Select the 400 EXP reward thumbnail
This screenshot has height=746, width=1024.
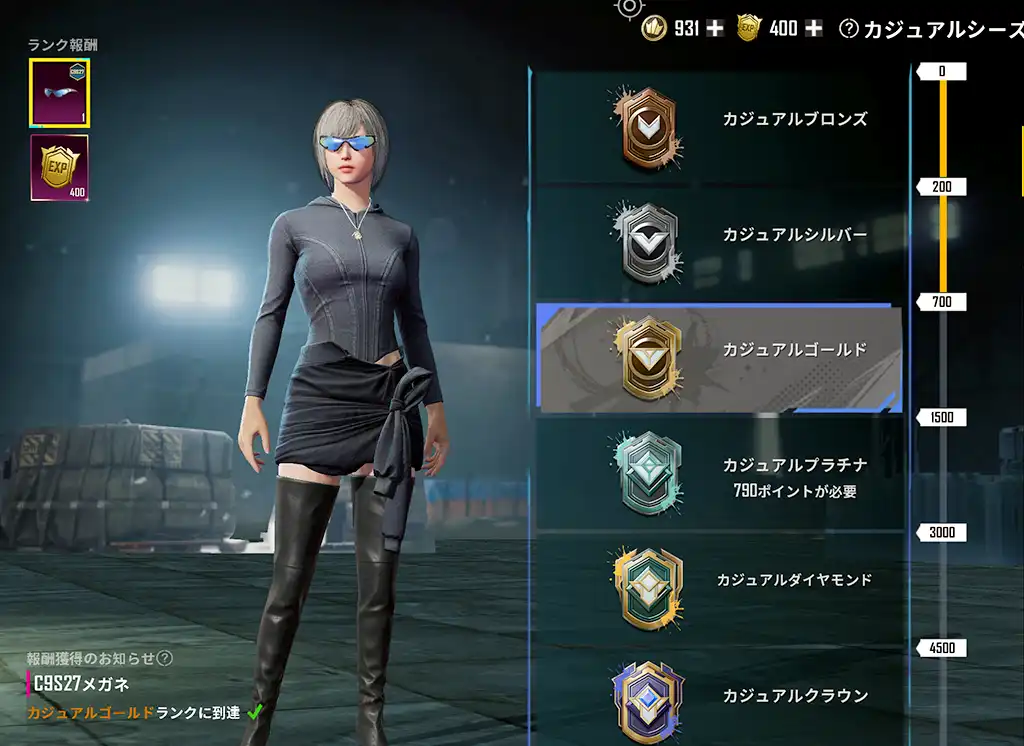(59, 167)
